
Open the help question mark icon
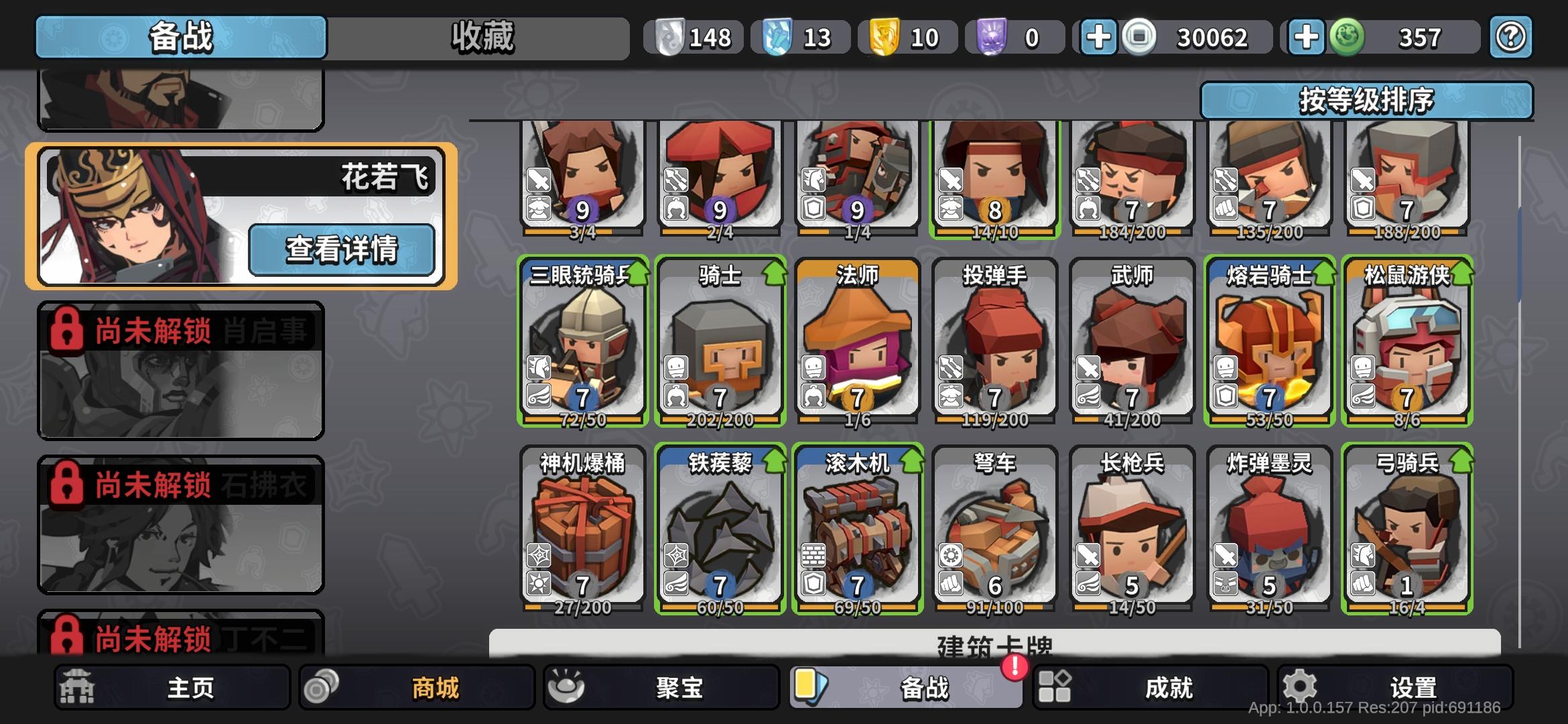(x=1512, y=38)
